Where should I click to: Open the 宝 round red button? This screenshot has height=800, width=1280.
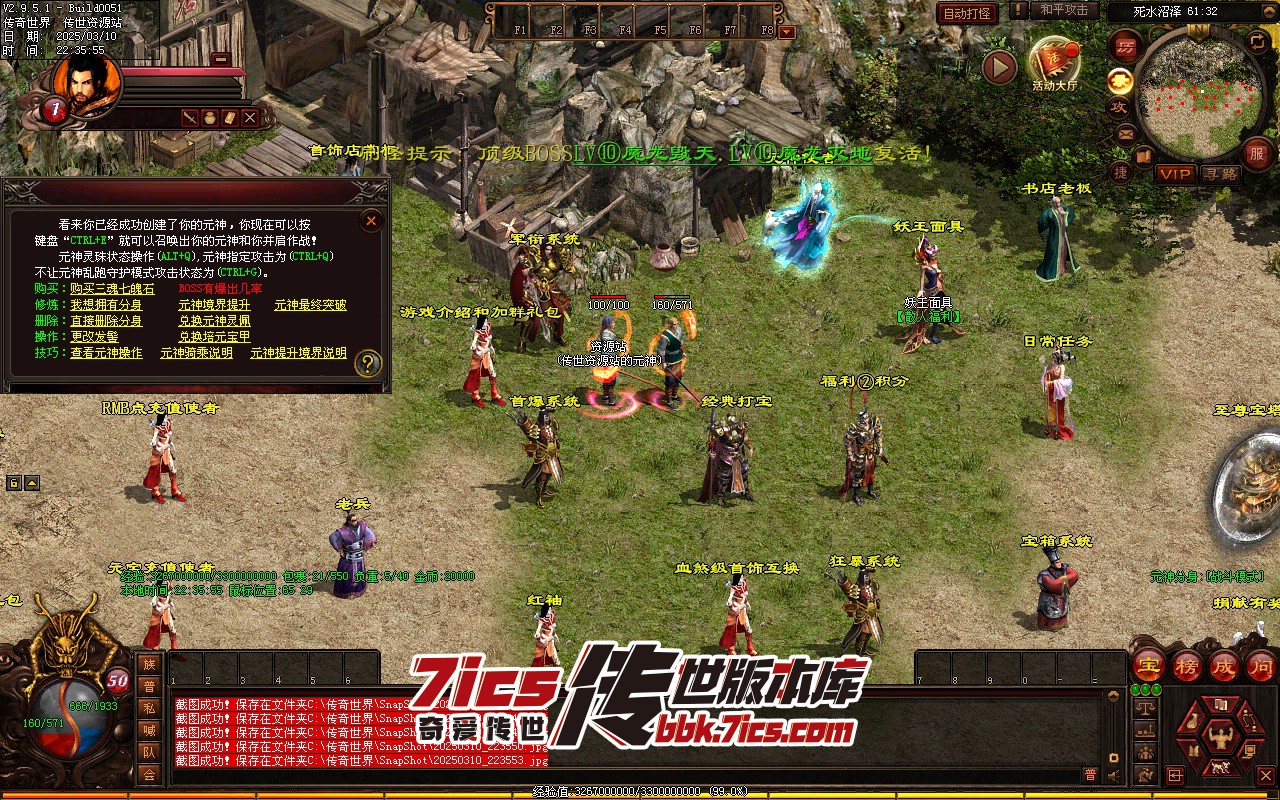pyautogui.click(x=1149, y=665)
